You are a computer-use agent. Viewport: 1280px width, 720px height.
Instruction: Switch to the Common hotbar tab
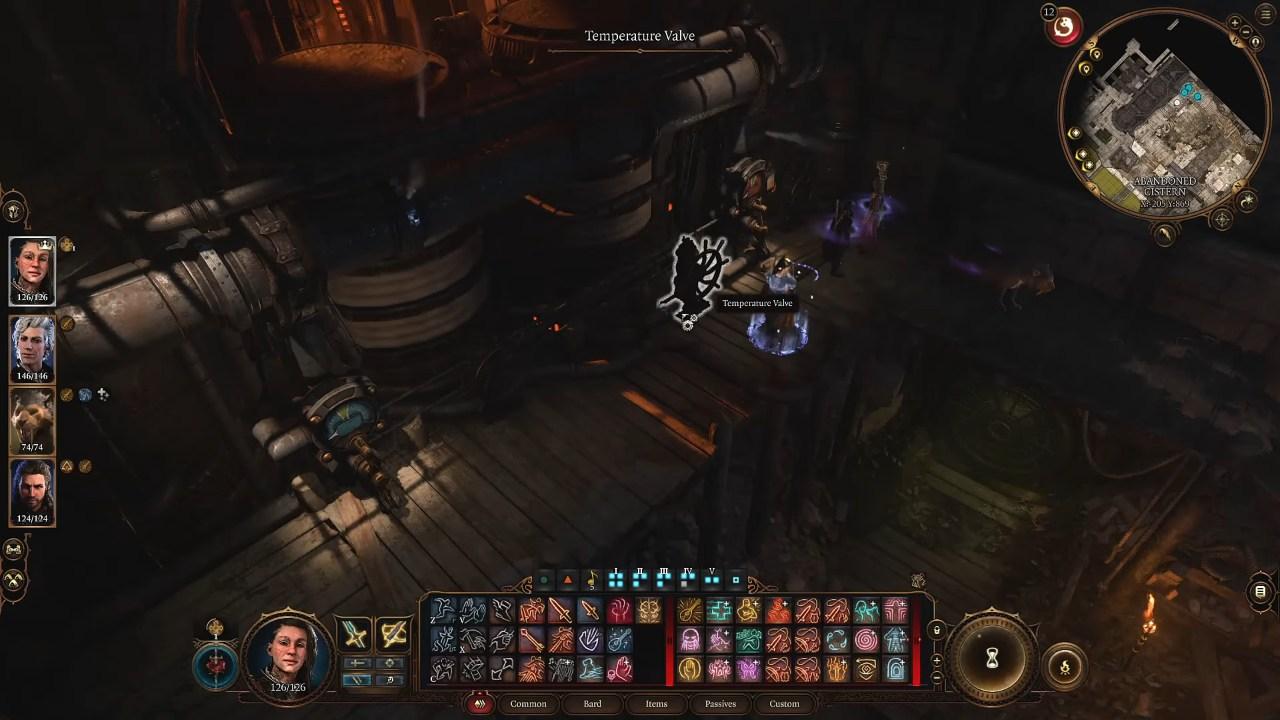(x=528, y=704)
